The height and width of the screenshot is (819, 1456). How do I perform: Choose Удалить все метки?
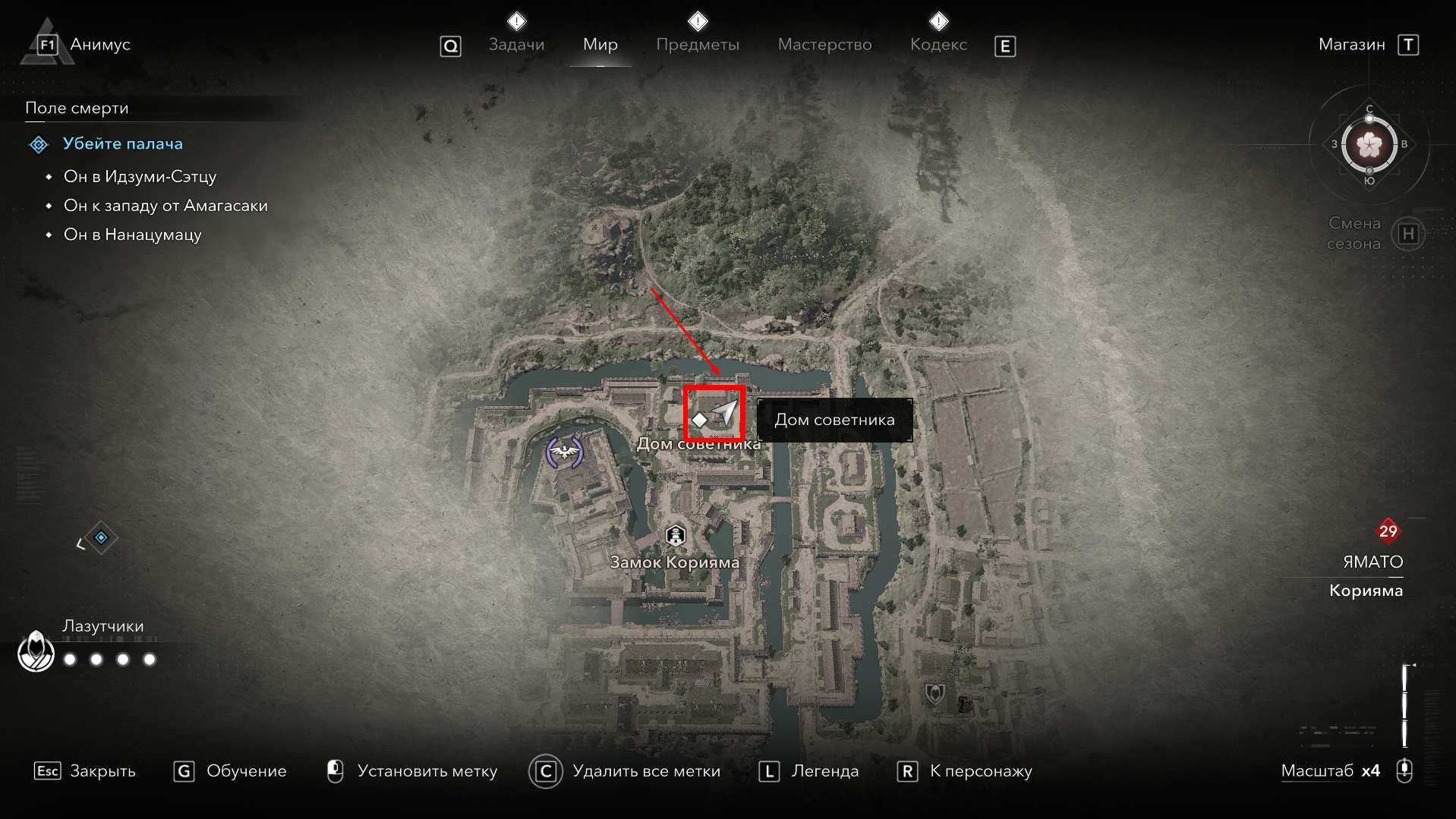click(x=624, y=771)
